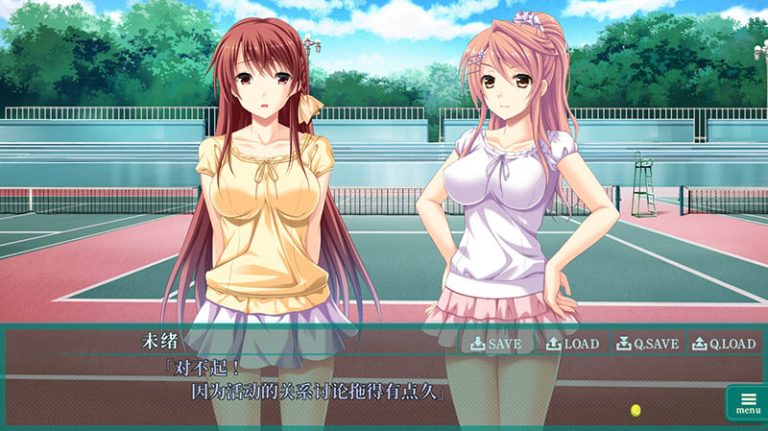Open the green menu button
Image resolution: width=768 pixels, height=431 pixels.
pos(747,403)
